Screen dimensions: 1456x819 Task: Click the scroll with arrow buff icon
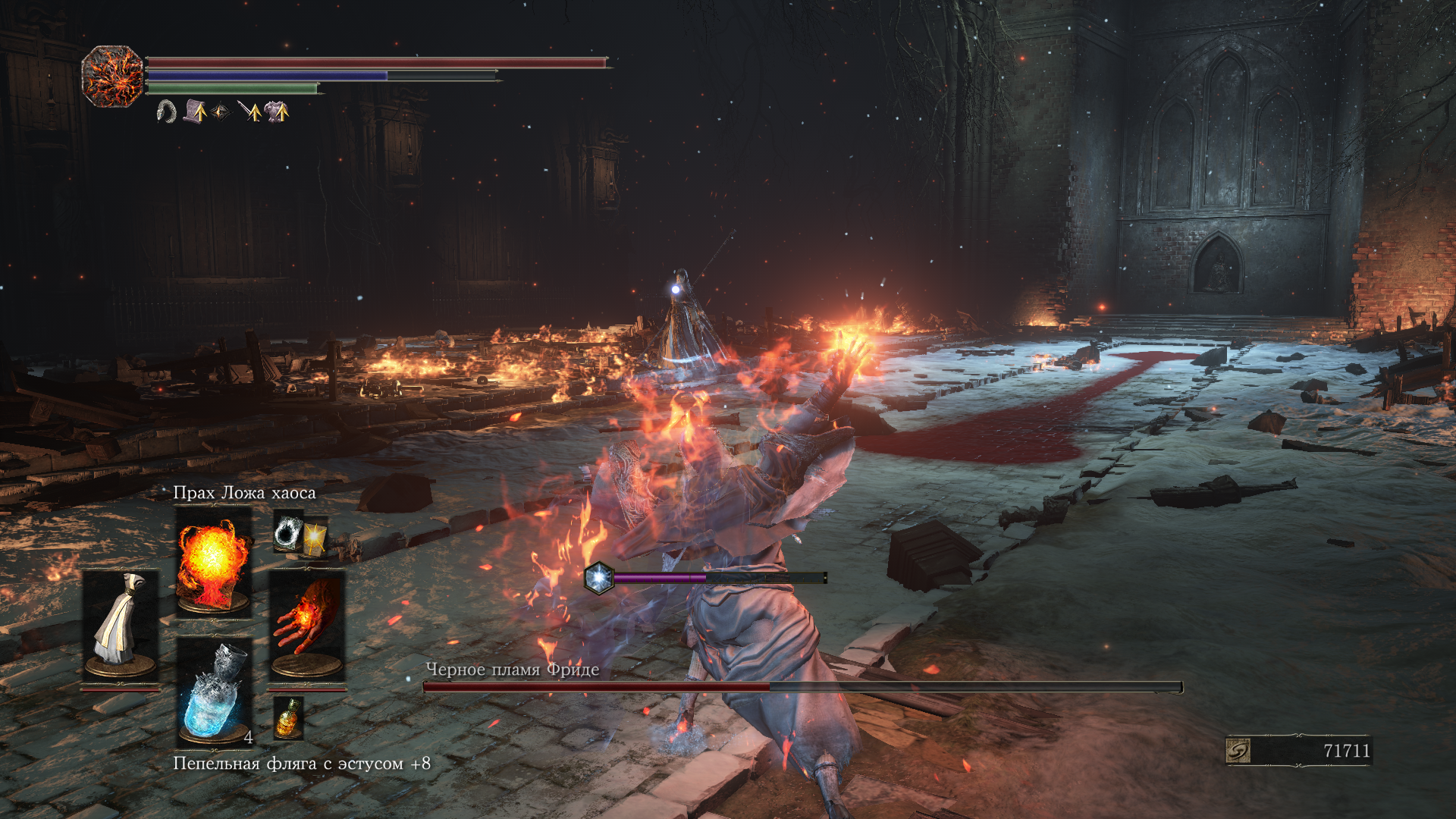194,111
